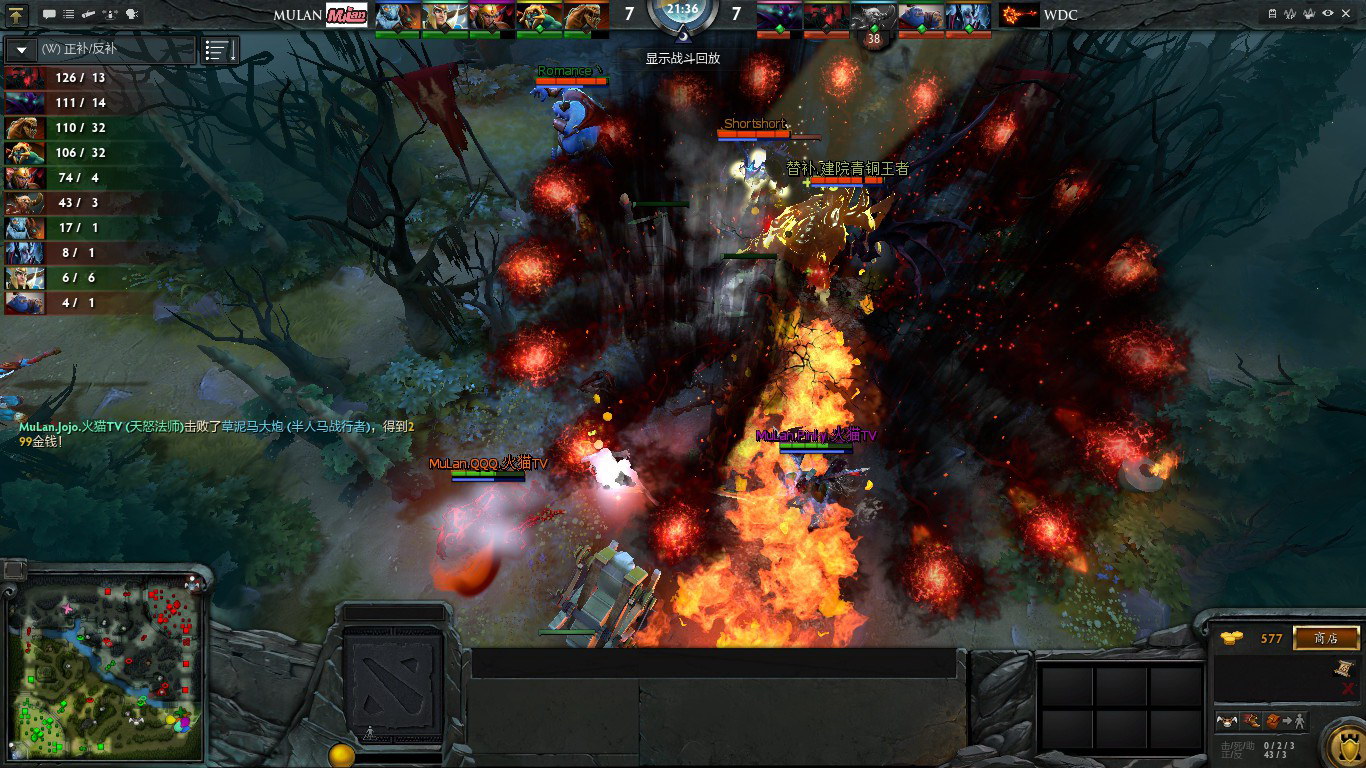1366x768 pixels.
Task: Click the WDC team logo
Action: point(1018,15)
